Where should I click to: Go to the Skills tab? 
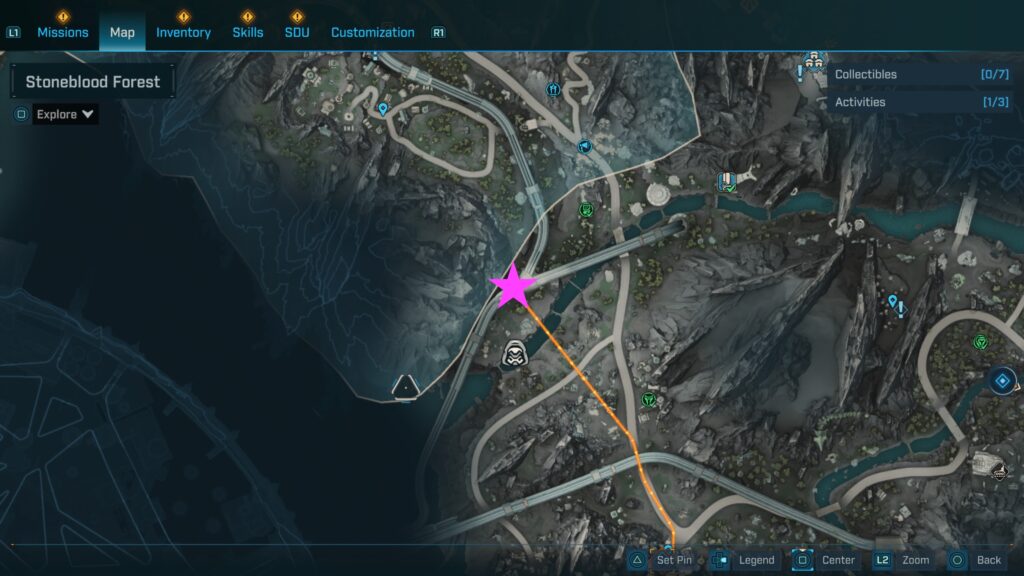248,32
